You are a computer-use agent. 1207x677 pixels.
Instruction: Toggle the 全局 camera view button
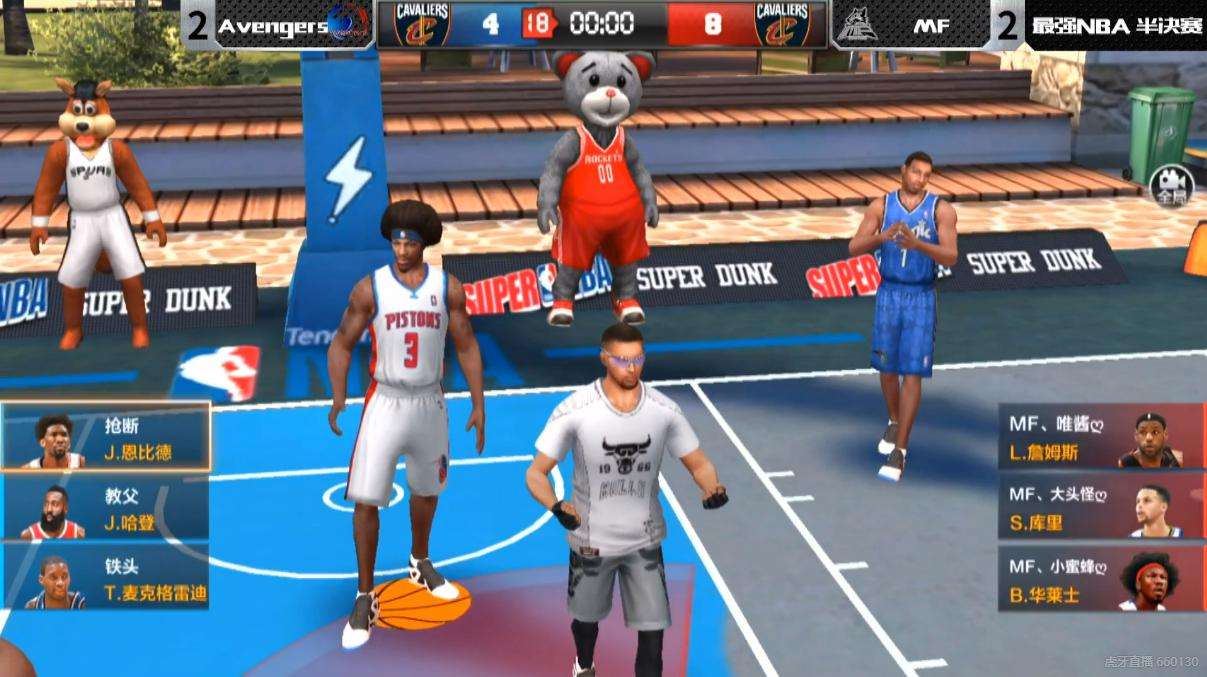click(1166, 185)
